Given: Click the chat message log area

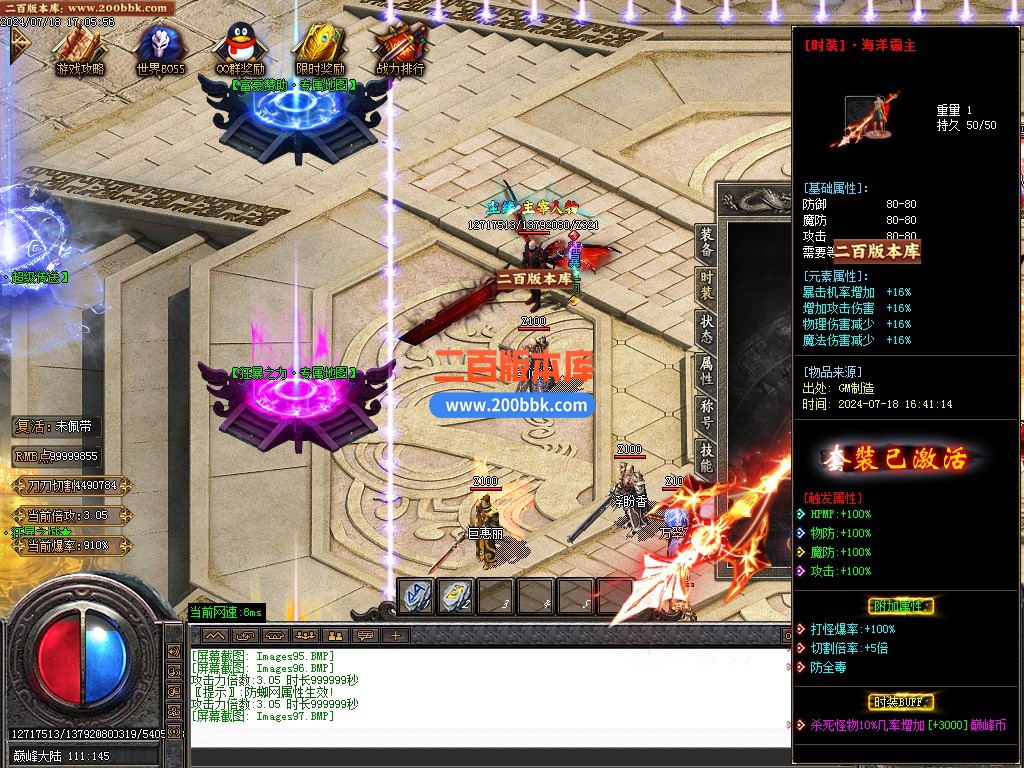Looking at the screenshot, I should [480, 695].
